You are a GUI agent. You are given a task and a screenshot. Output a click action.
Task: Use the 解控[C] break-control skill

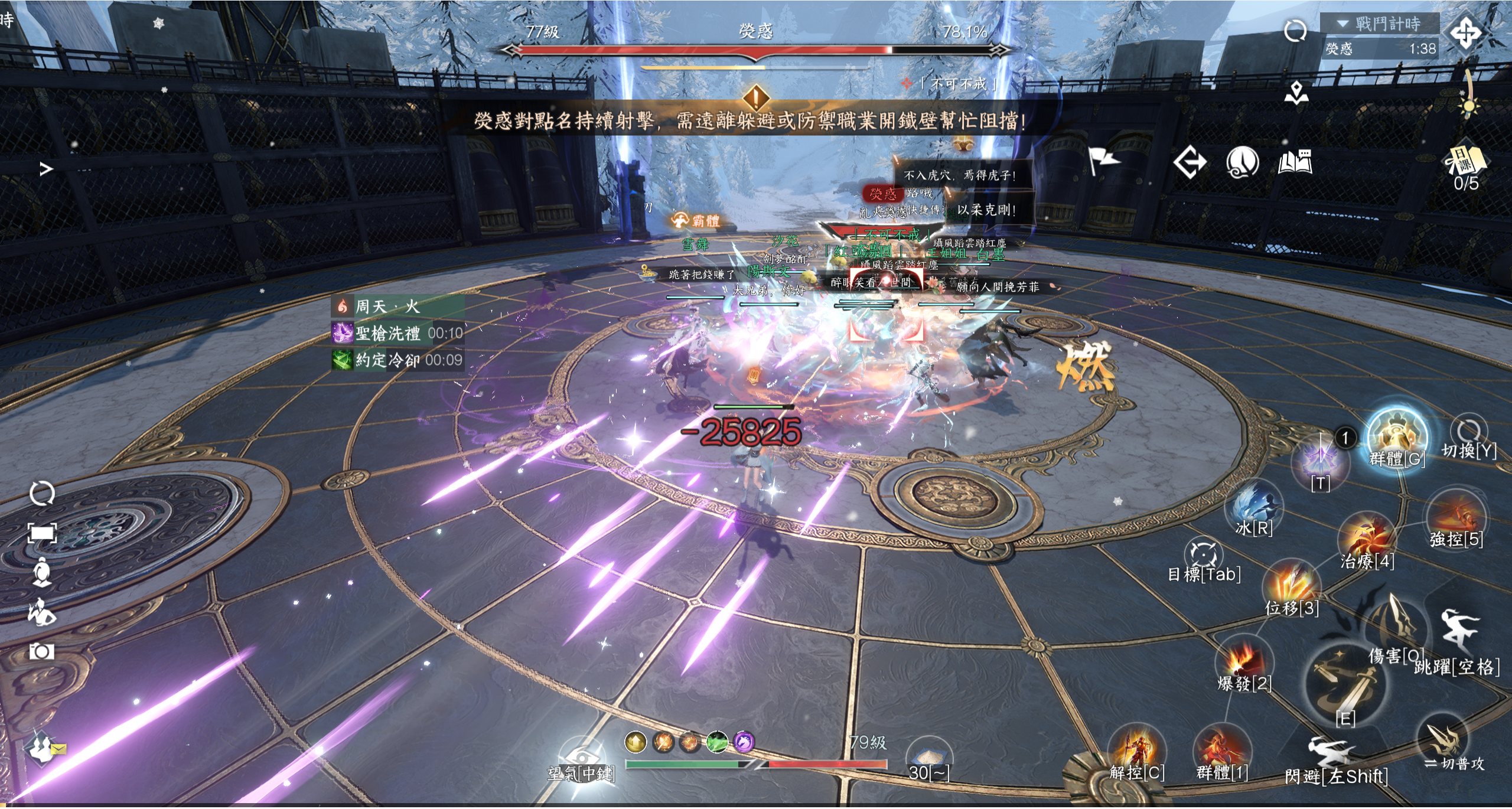pyautogui.click(x=1136, y=749)
